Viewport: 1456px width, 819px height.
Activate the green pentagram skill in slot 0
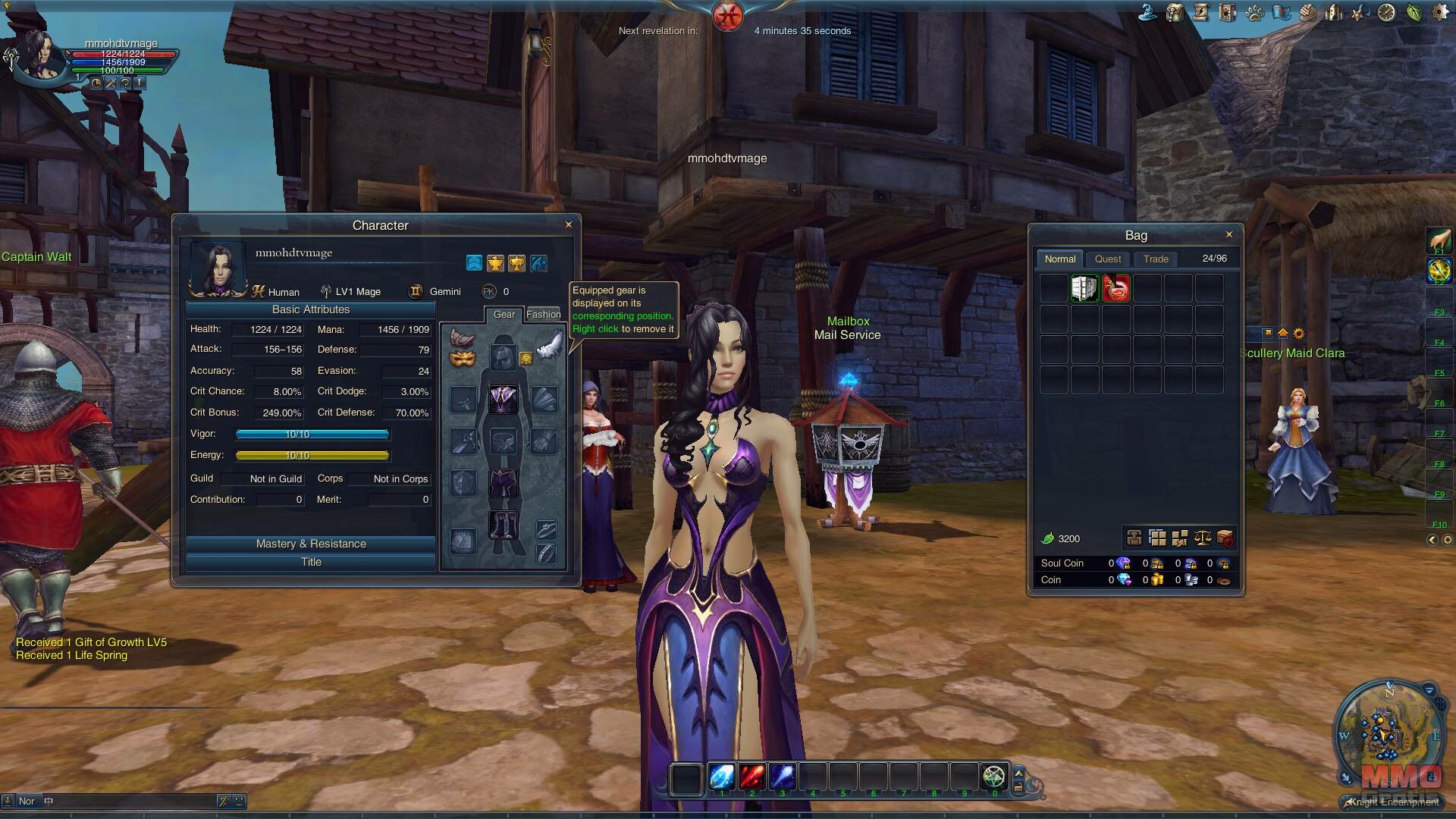coord(993,777)
